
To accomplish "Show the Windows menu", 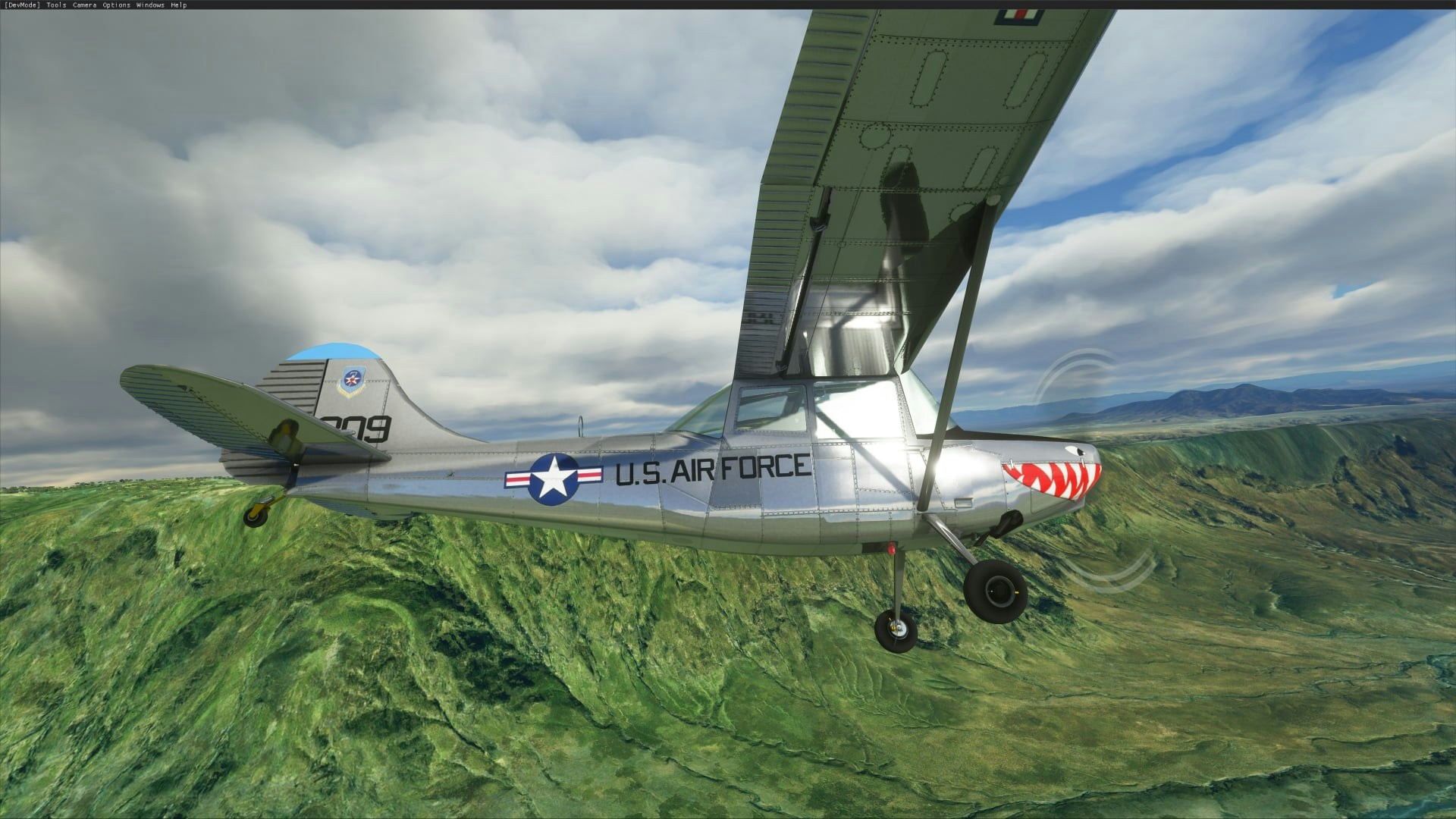I will [x=150, y=5].
